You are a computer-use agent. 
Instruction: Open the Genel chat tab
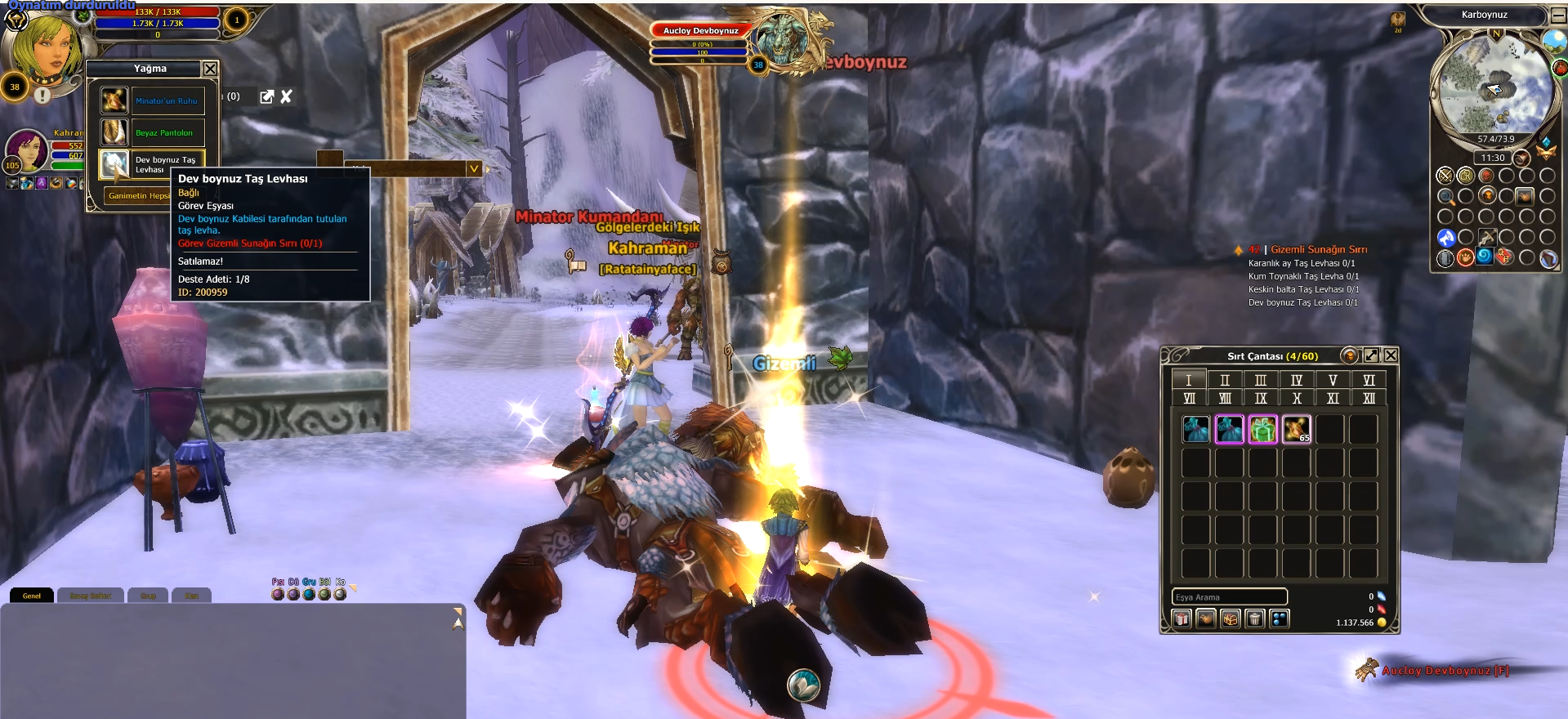click(32, 596)
